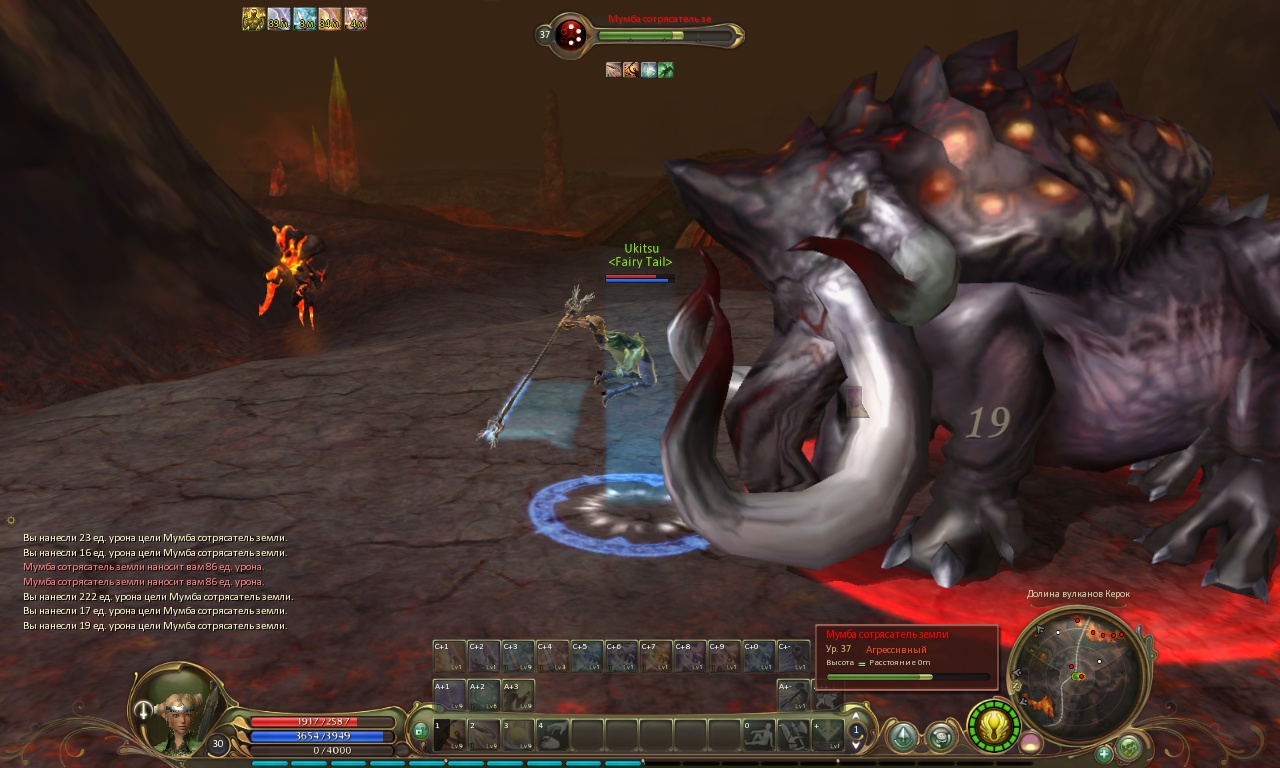Viewport: 1280px width, 768px height.
Task: Cast the C+5 quickbar skill
Action: 587,657
